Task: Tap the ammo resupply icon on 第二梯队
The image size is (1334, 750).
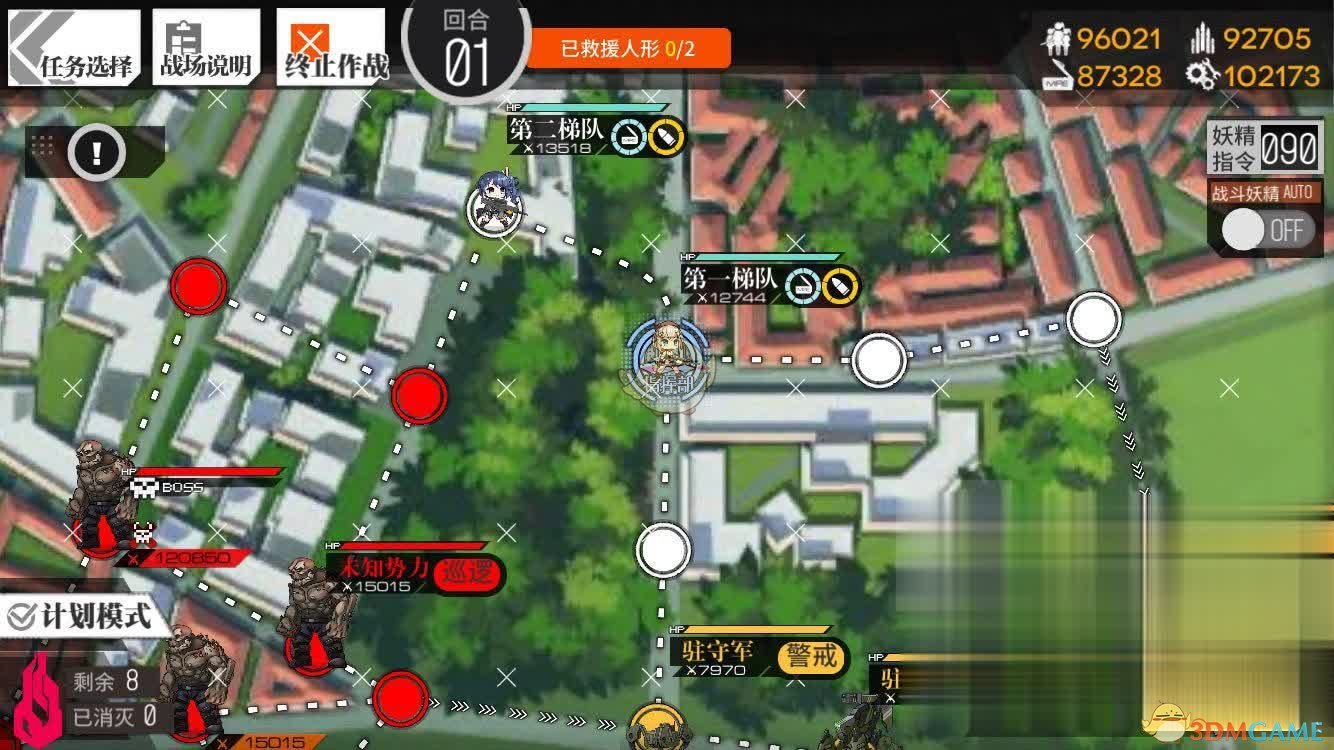Action: pyautogui.click(x=666, y=138)
